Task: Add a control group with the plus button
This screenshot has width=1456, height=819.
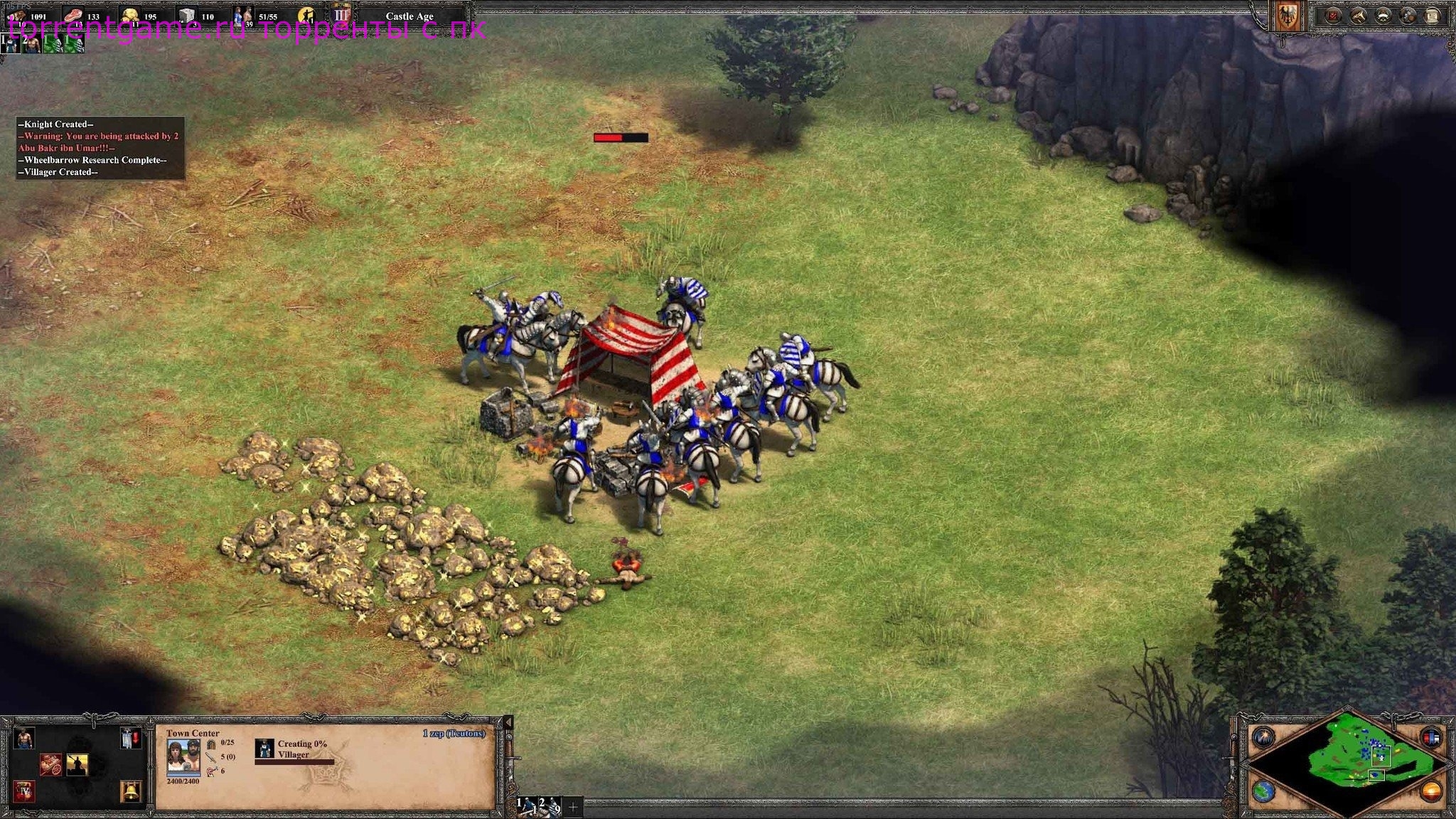Action: [572, 807]
